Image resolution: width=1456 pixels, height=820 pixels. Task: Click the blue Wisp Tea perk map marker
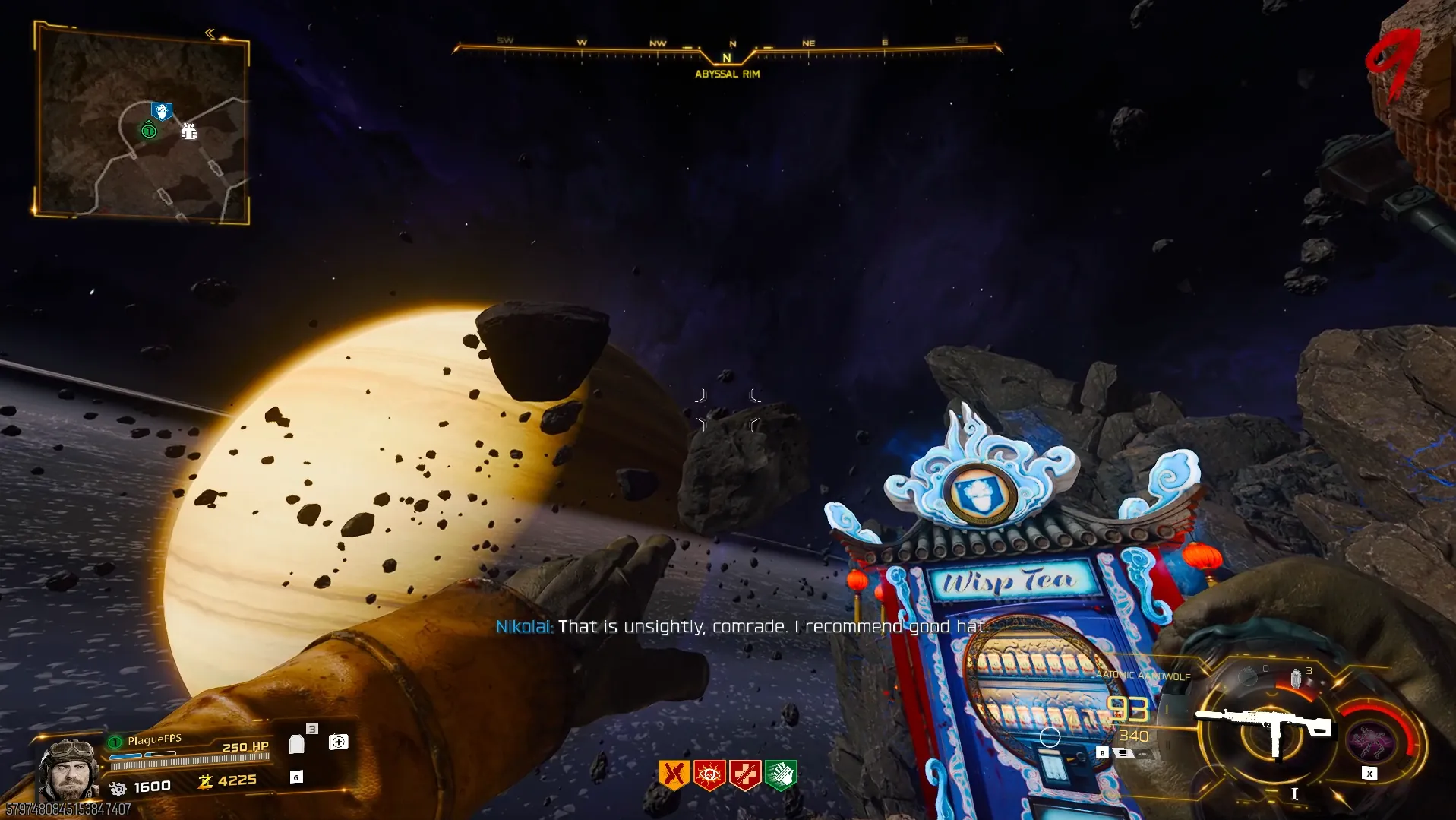(161, 112)
